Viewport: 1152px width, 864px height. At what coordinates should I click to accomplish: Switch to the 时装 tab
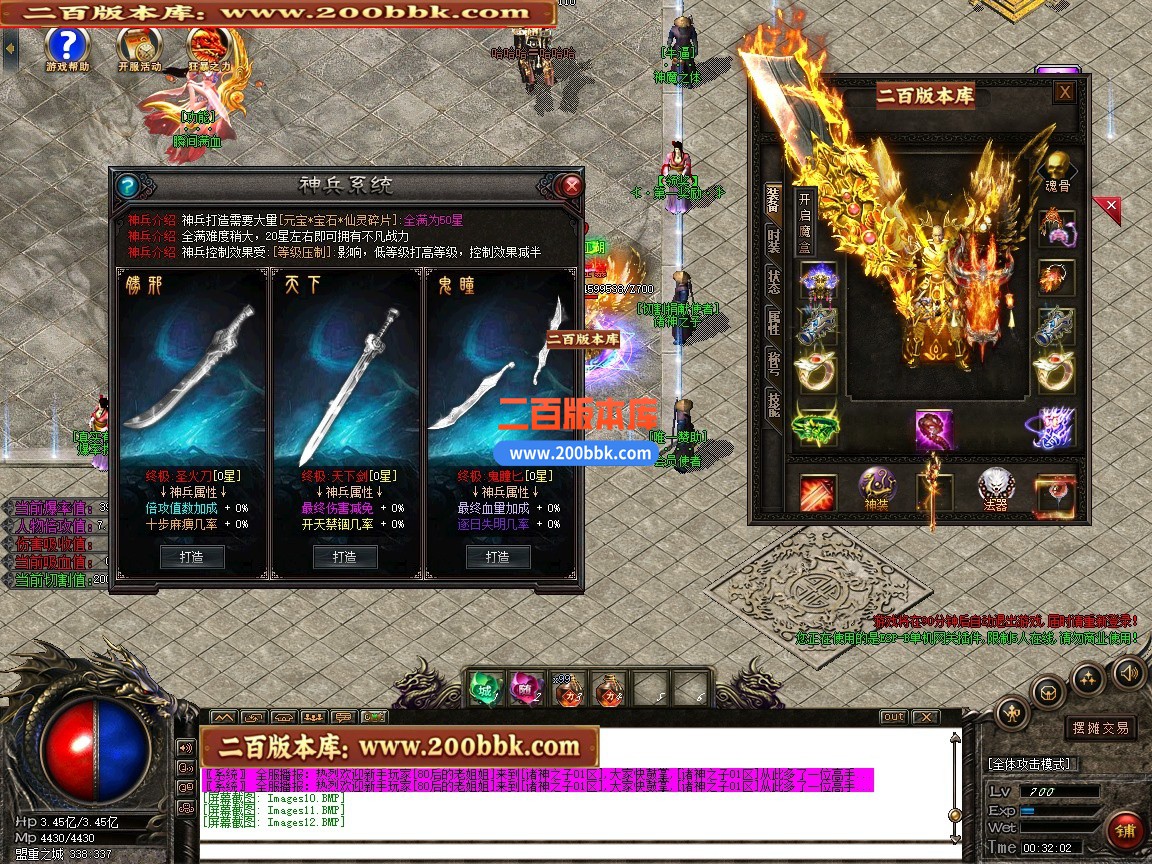(x=773, y=240)
